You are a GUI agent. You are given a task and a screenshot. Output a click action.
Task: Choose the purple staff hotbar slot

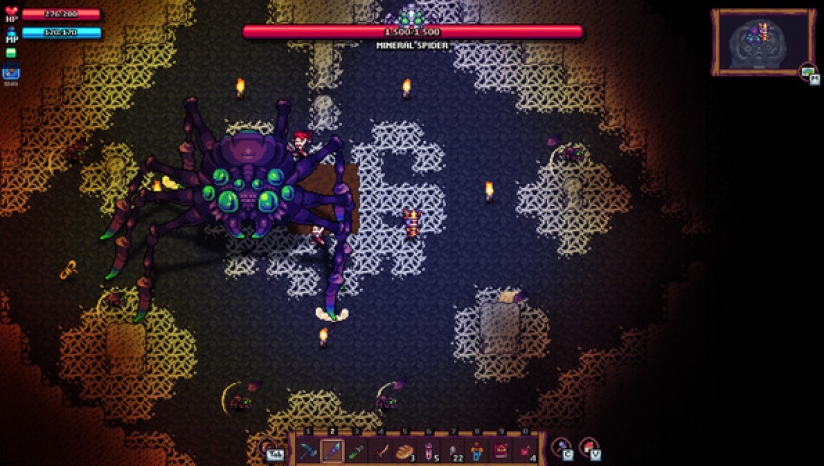[332, 451]
